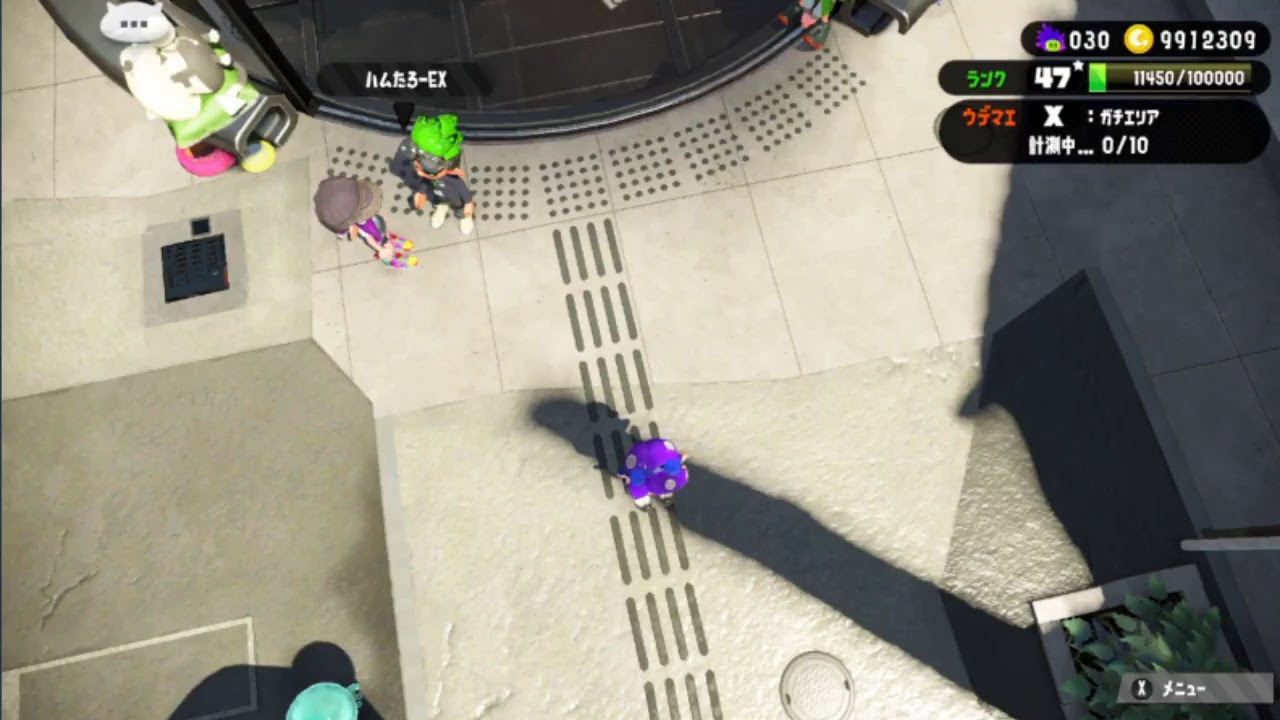
Task: Click the star beside rank 47
Action: click(x=1079, y=63)
